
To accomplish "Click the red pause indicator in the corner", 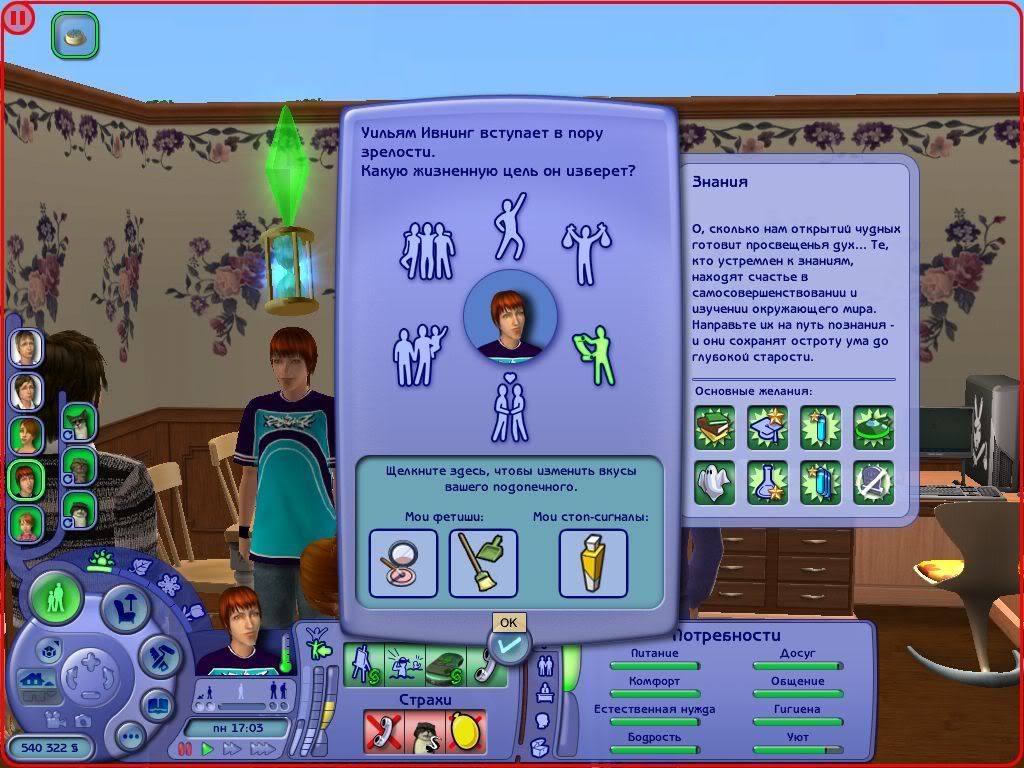I will pos(17,17).
